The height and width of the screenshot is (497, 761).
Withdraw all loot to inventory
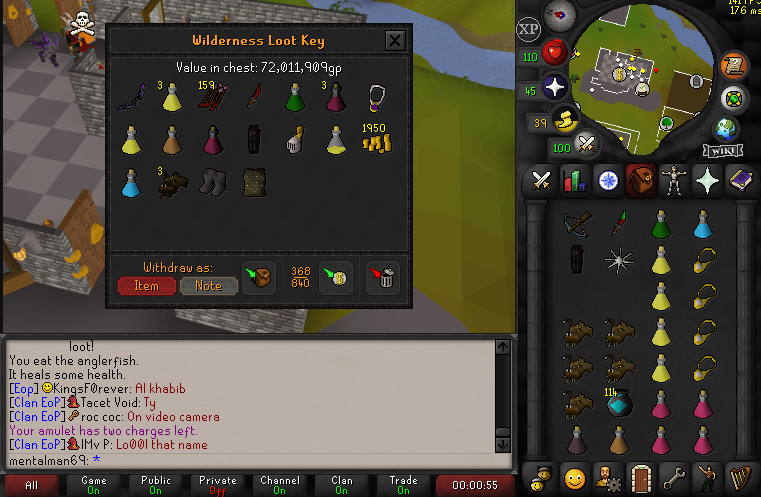259,276
